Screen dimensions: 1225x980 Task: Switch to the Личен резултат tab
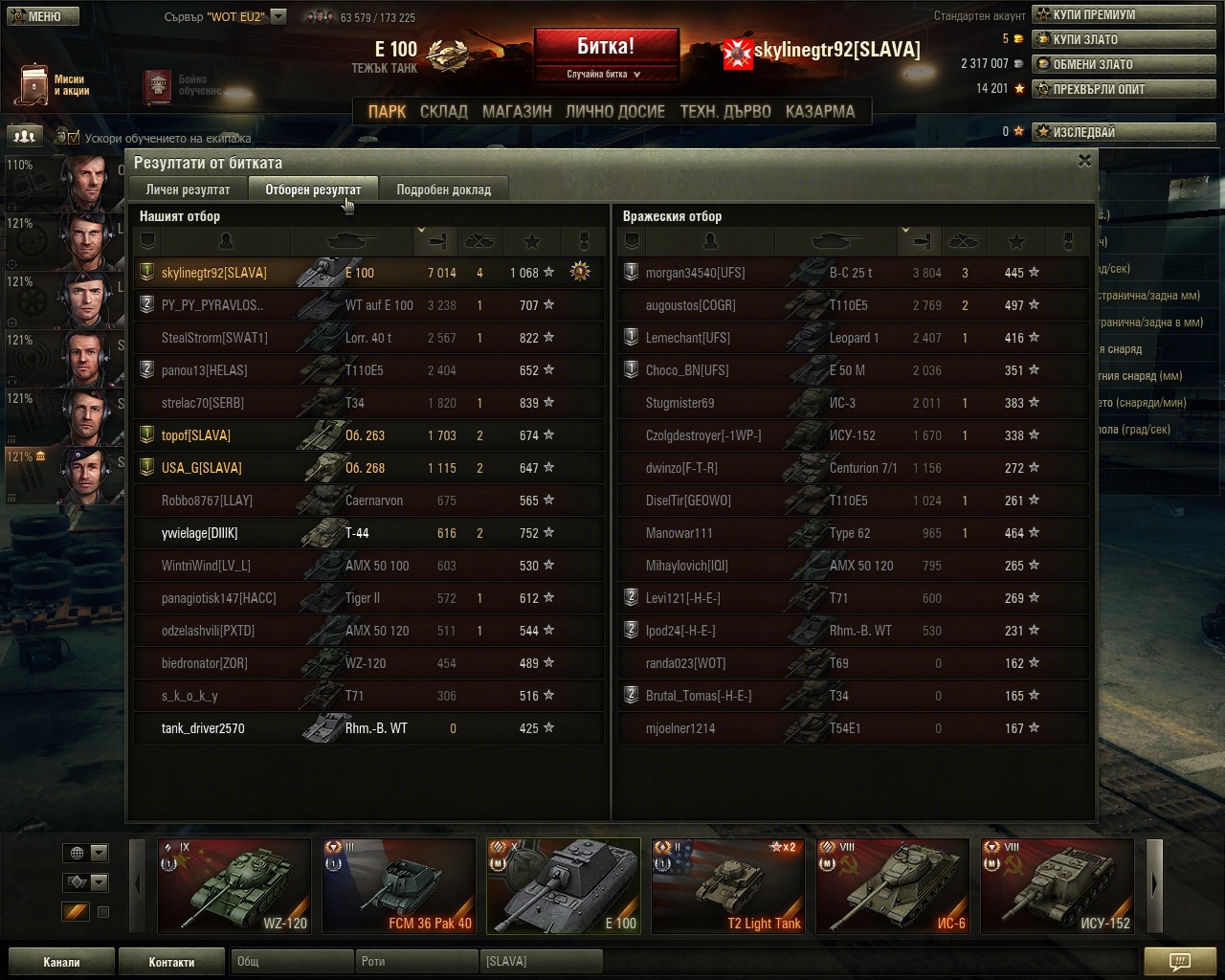click(x=188, y=189)
